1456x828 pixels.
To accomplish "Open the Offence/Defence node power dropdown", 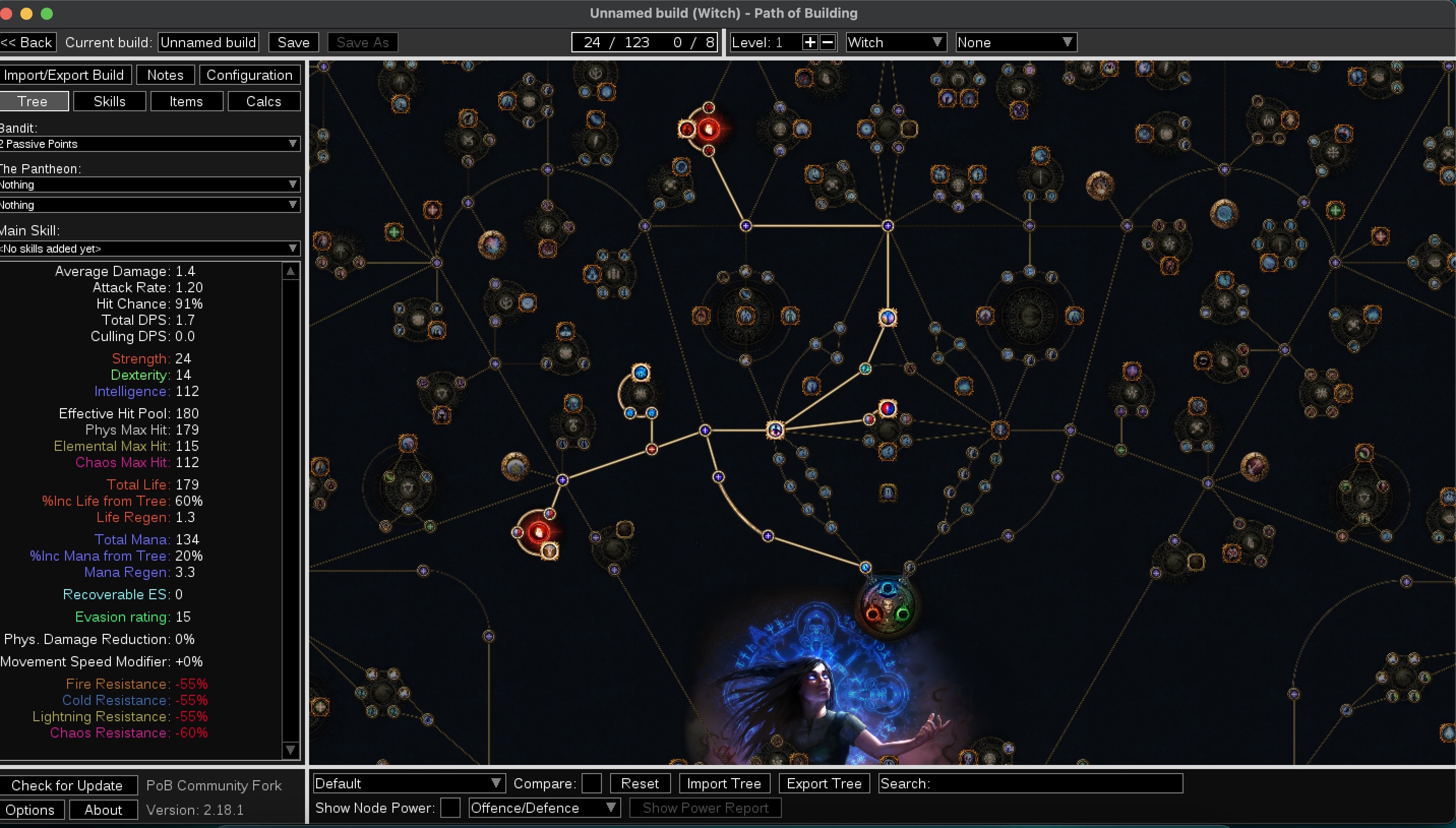I will click(543, 808).
